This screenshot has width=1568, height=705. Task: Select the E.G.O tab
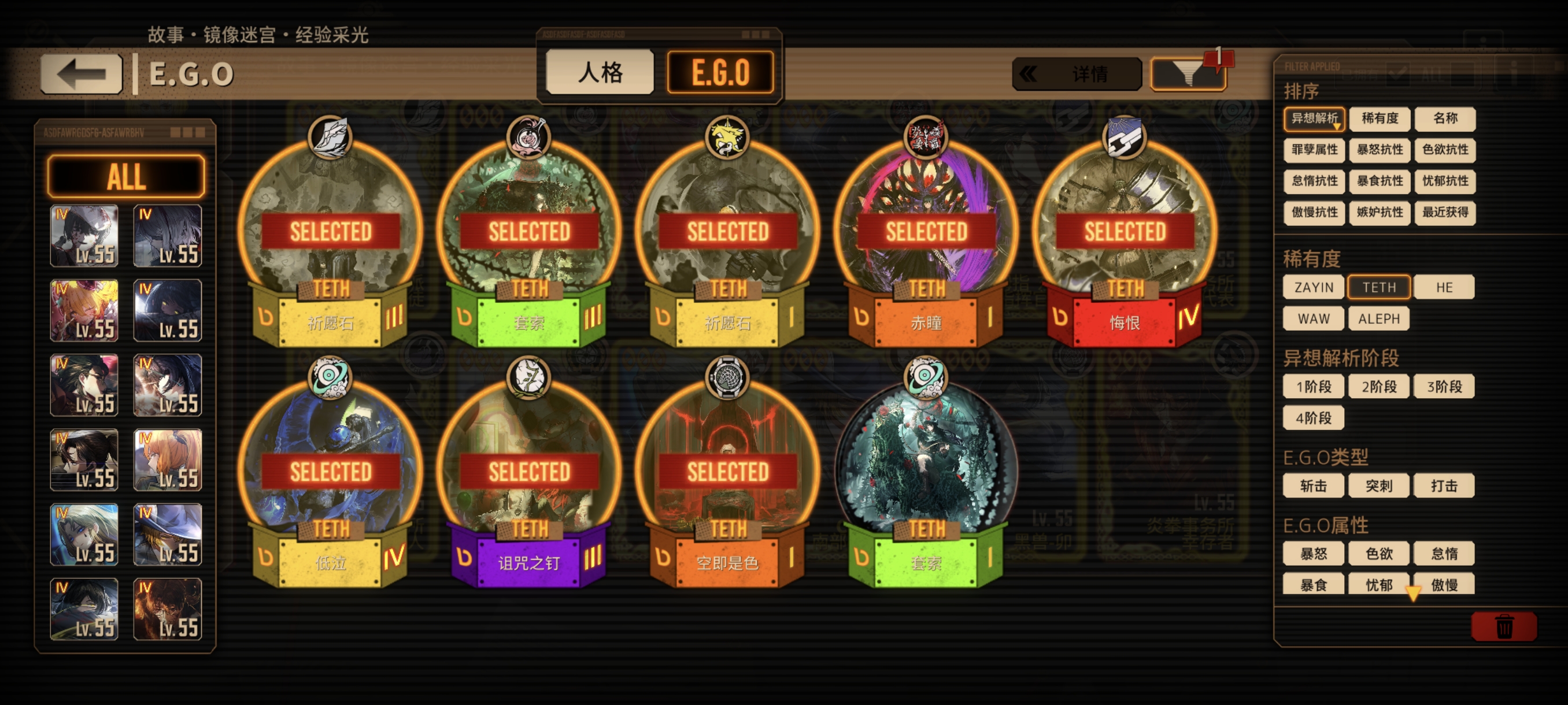720,72
